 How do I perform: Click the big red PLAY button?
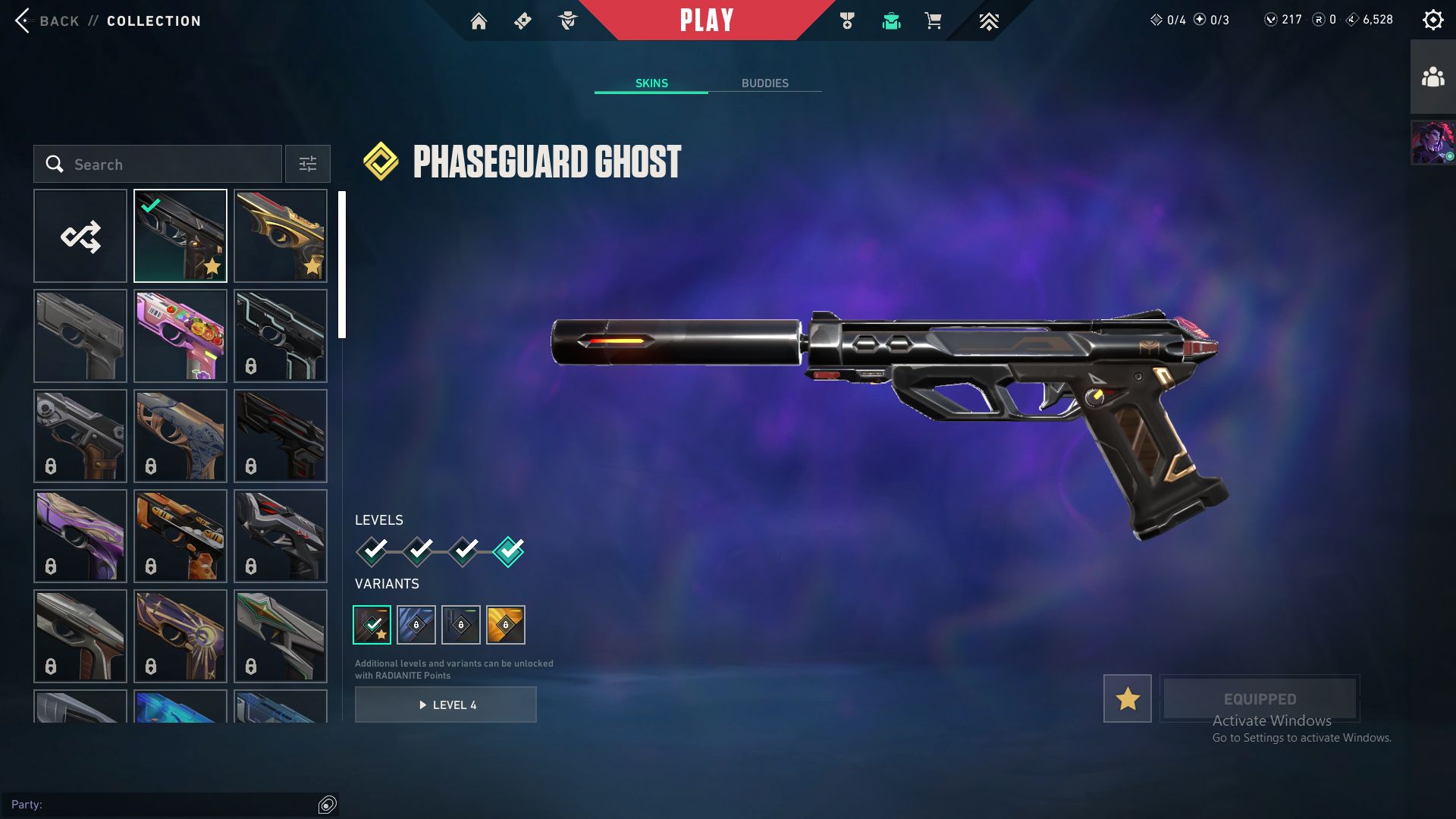point(706,20)
